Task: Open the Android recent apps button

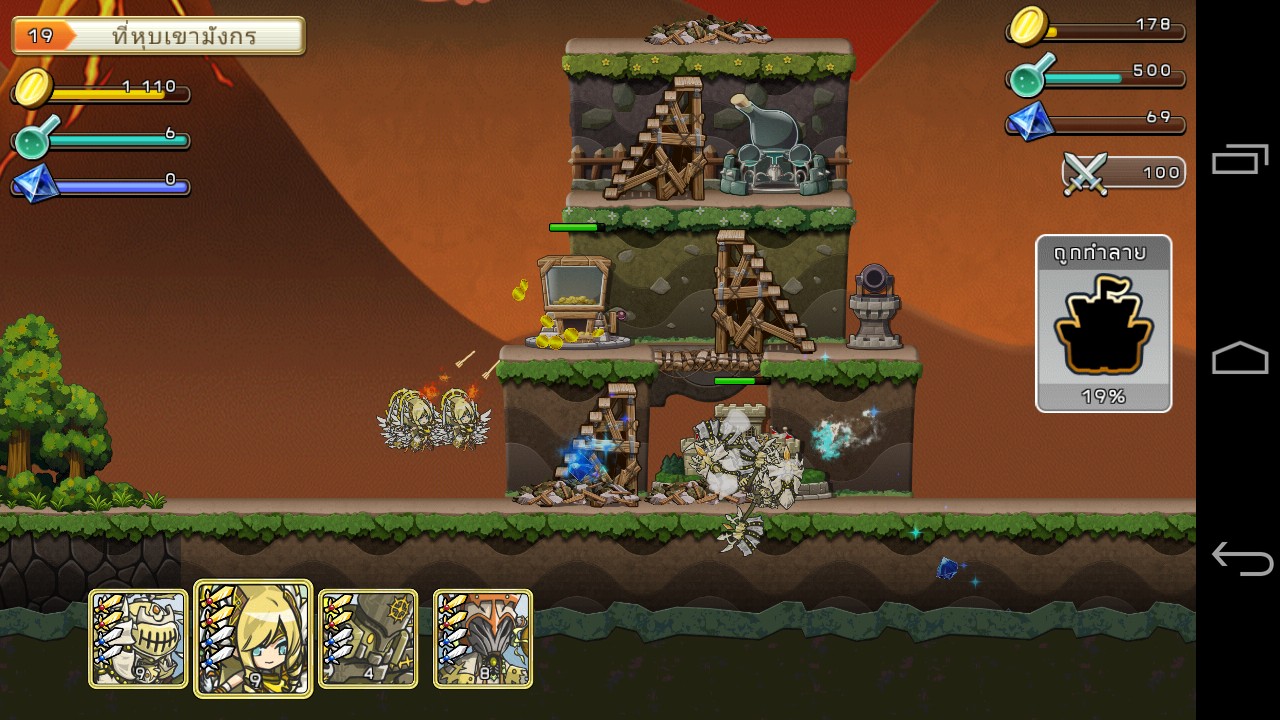Action: [1240, 160]
